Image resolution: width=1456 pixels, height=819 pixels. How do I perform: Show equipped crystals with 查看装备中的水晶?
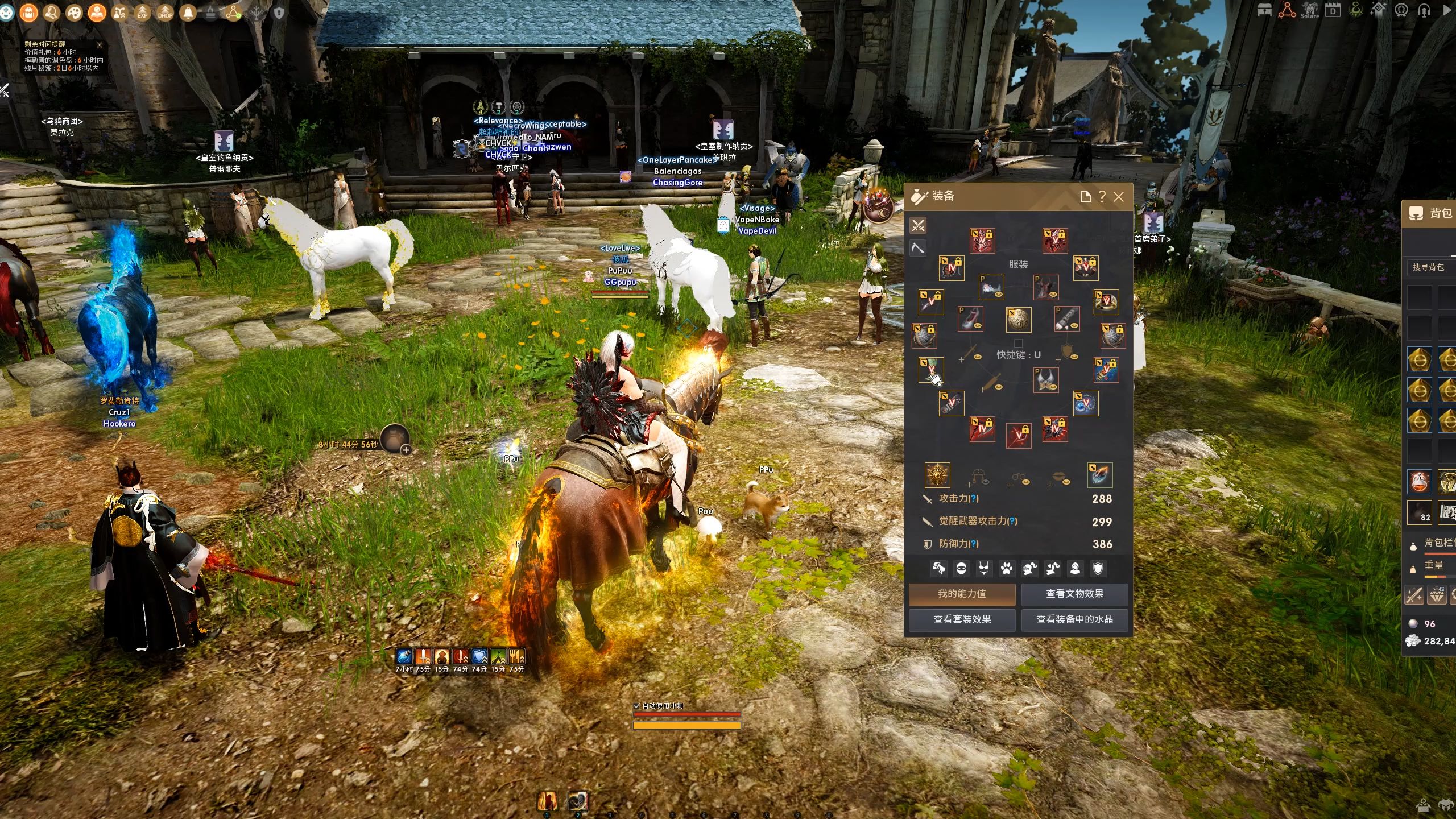tap(1074, 619)
